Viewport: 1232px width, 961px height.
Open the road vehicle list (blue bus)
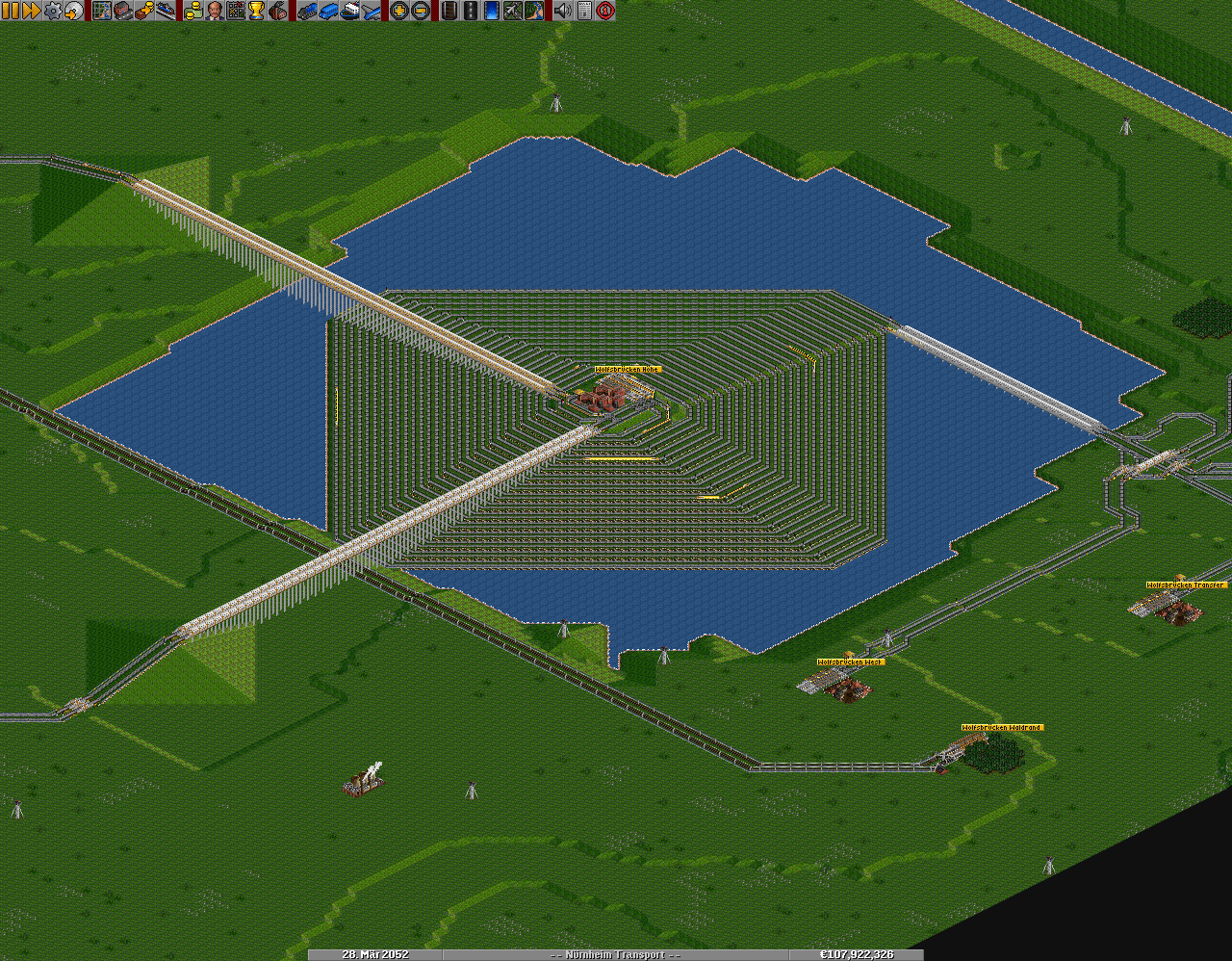click(327, 11)
